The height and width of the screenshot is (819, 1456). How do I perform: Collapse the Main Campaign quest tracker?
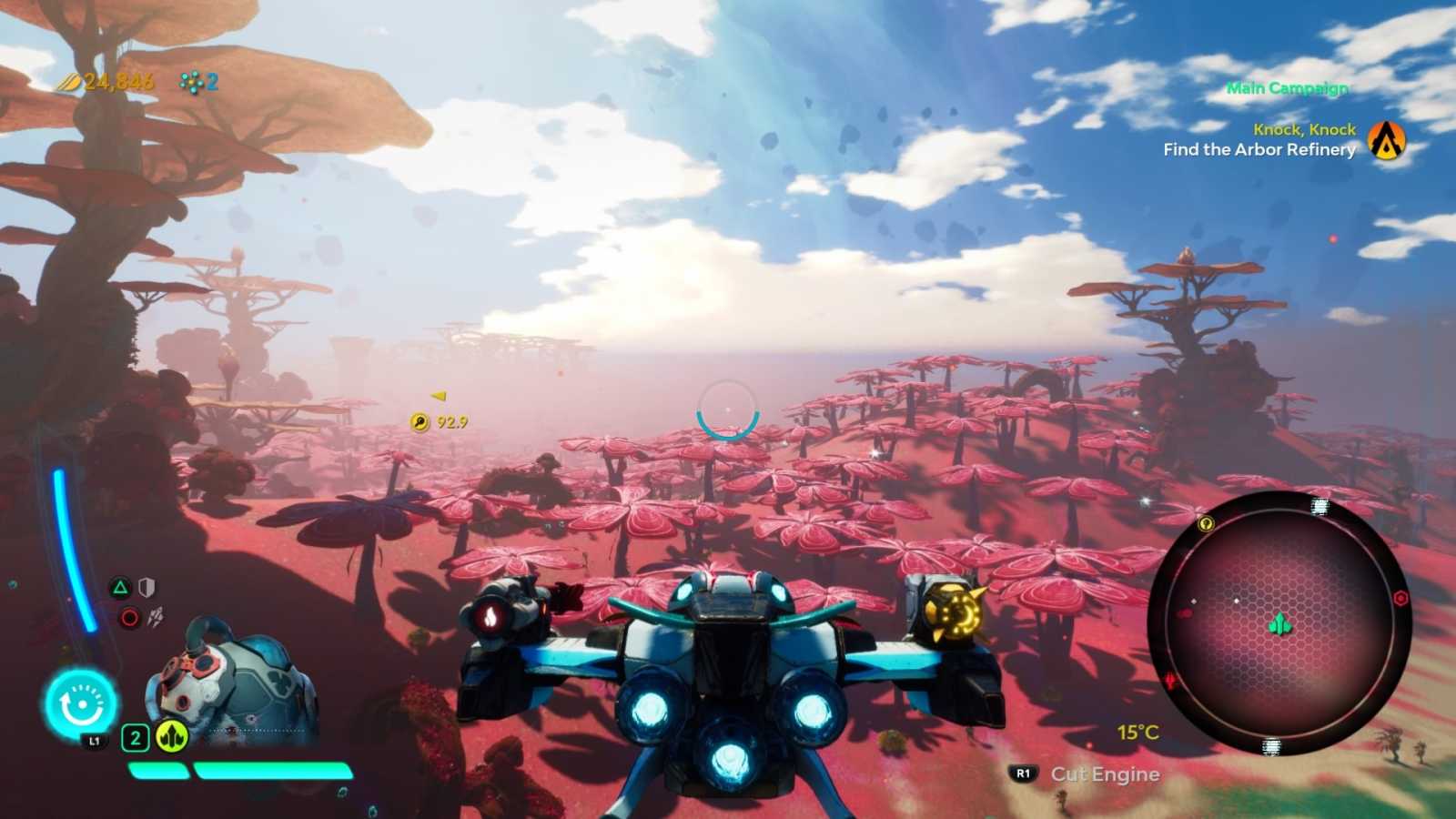1287,88
